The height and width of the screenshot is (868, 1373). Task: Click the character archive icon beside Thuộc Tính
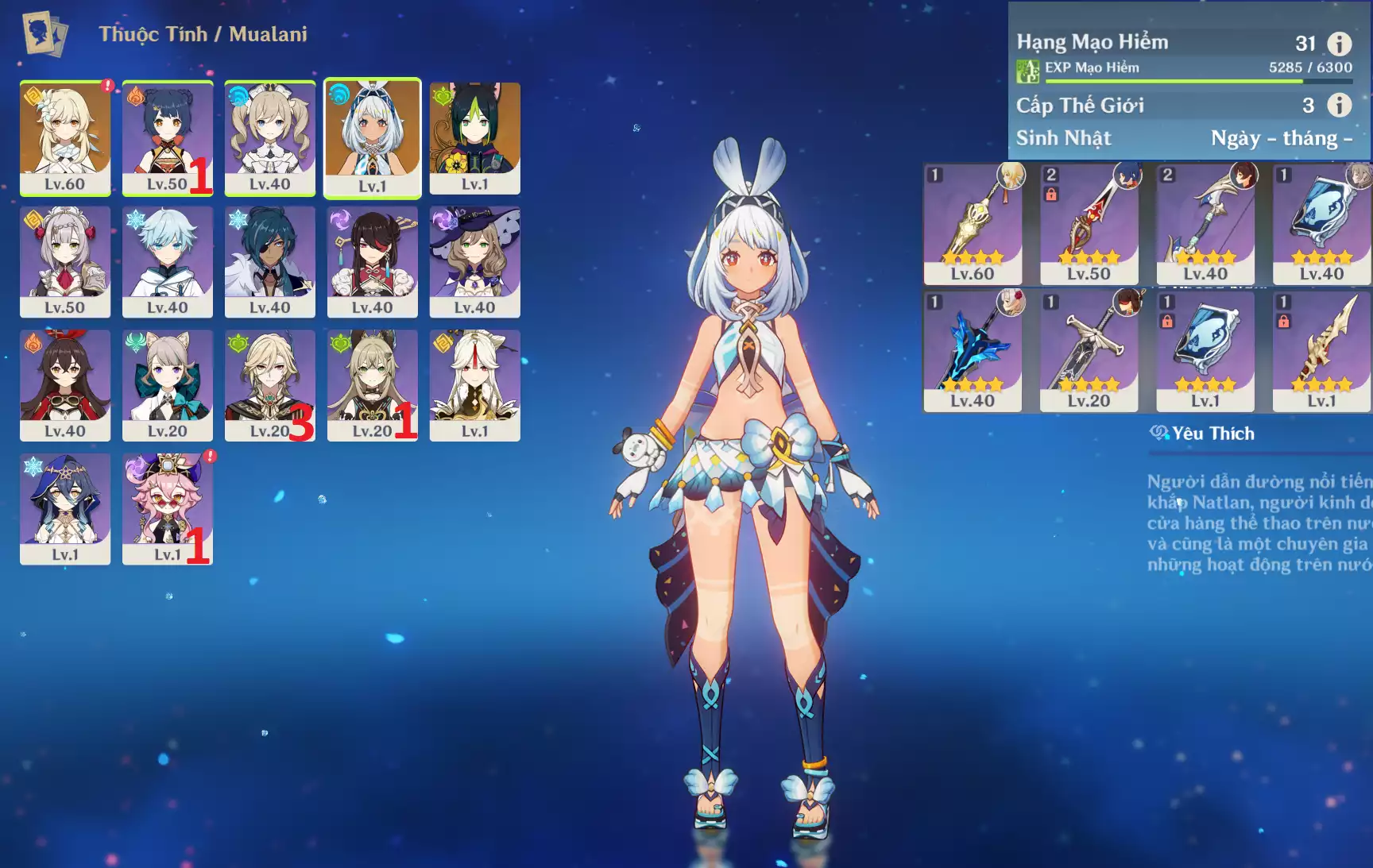[x=44, y=33]
